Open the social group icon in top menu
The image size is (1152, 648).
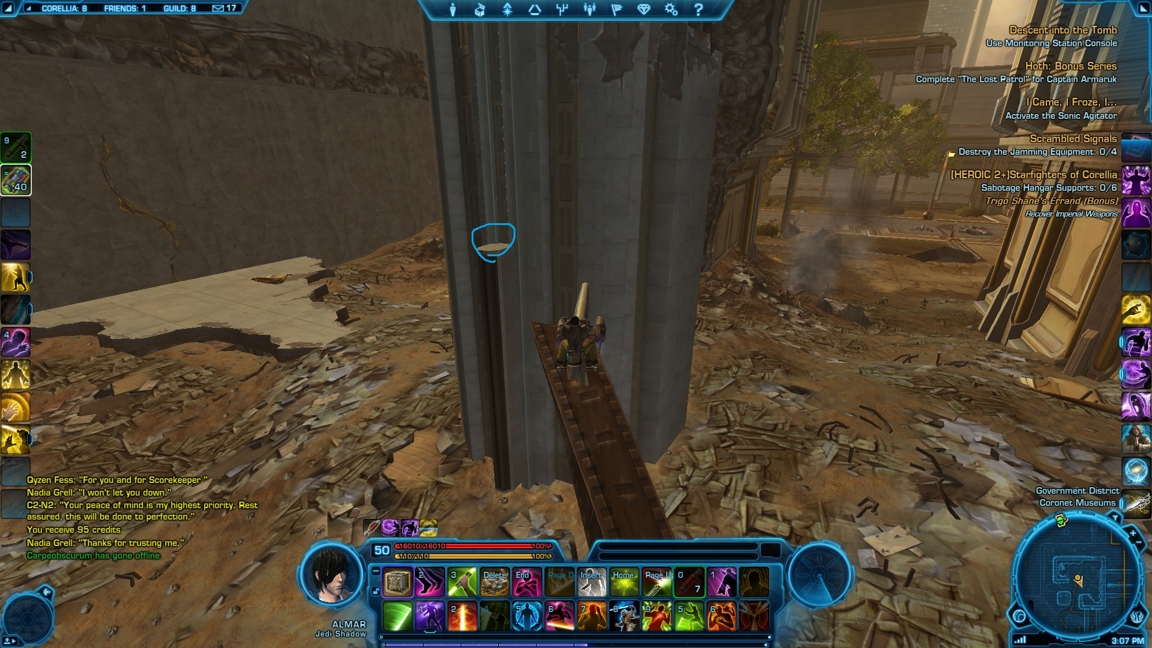point(589,10)
